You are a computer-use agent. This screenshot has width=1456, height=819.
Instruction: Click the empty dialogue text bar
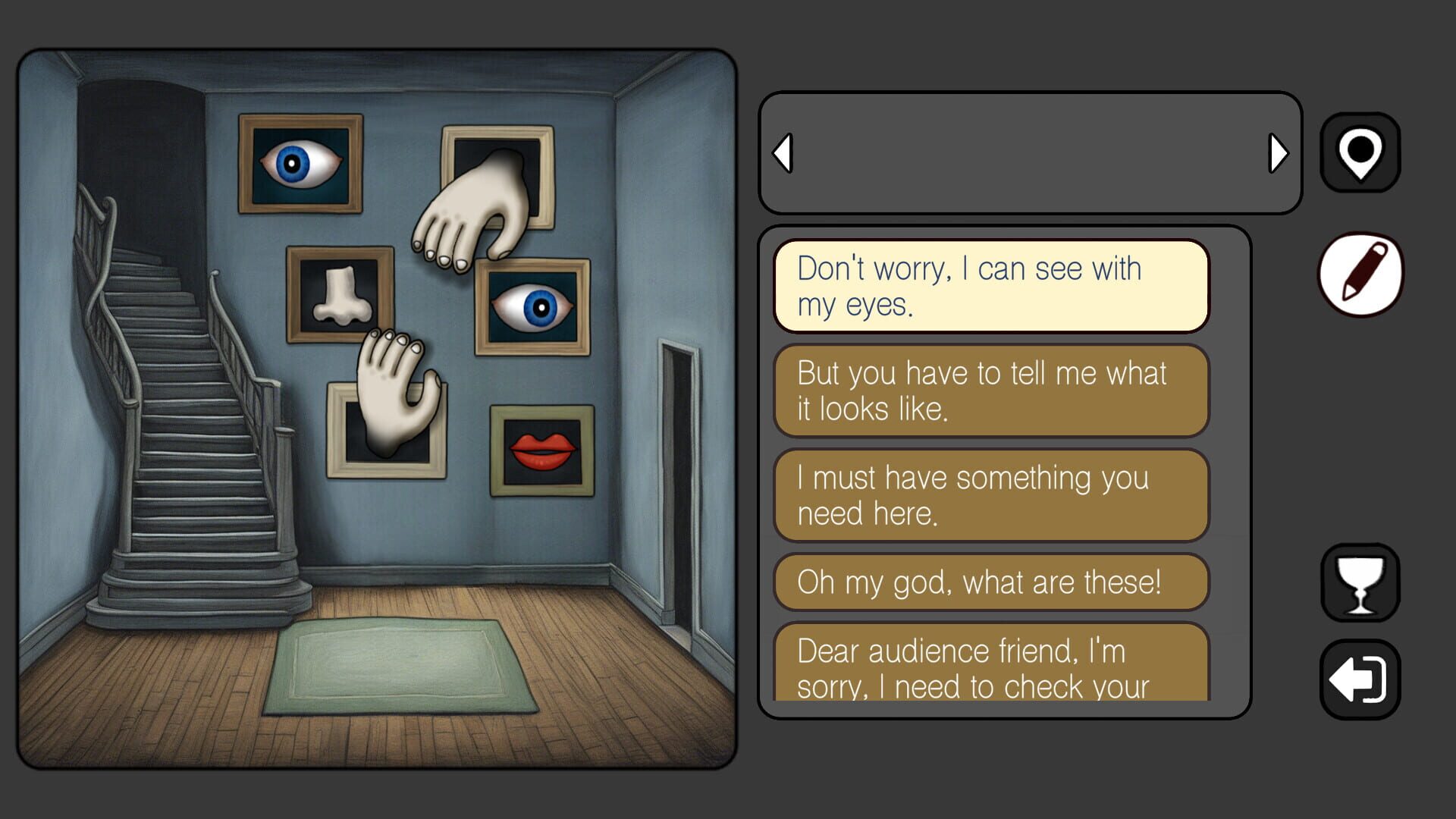[x=1030, y=153]
